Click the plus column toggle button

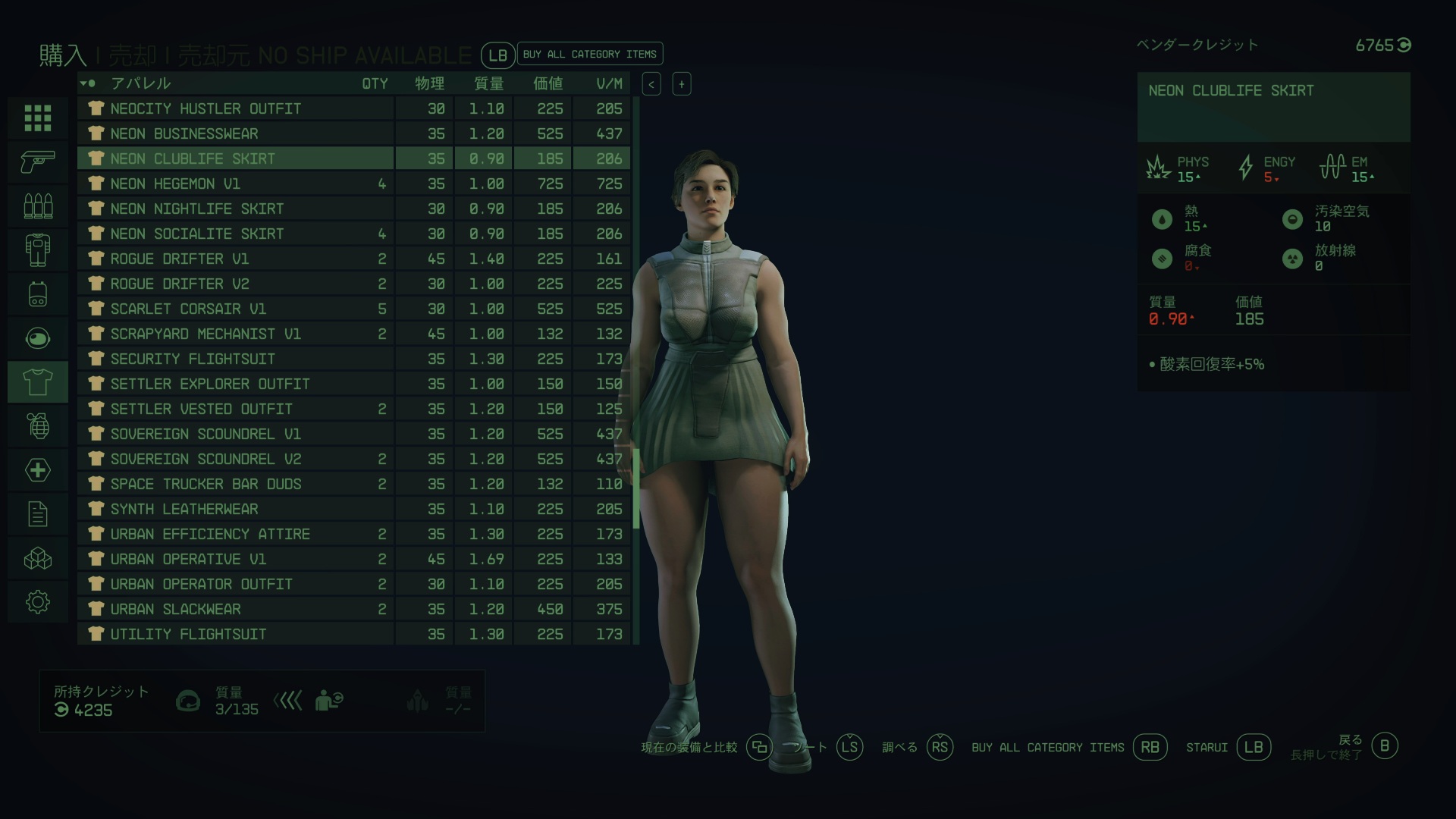tap(681, 84)
